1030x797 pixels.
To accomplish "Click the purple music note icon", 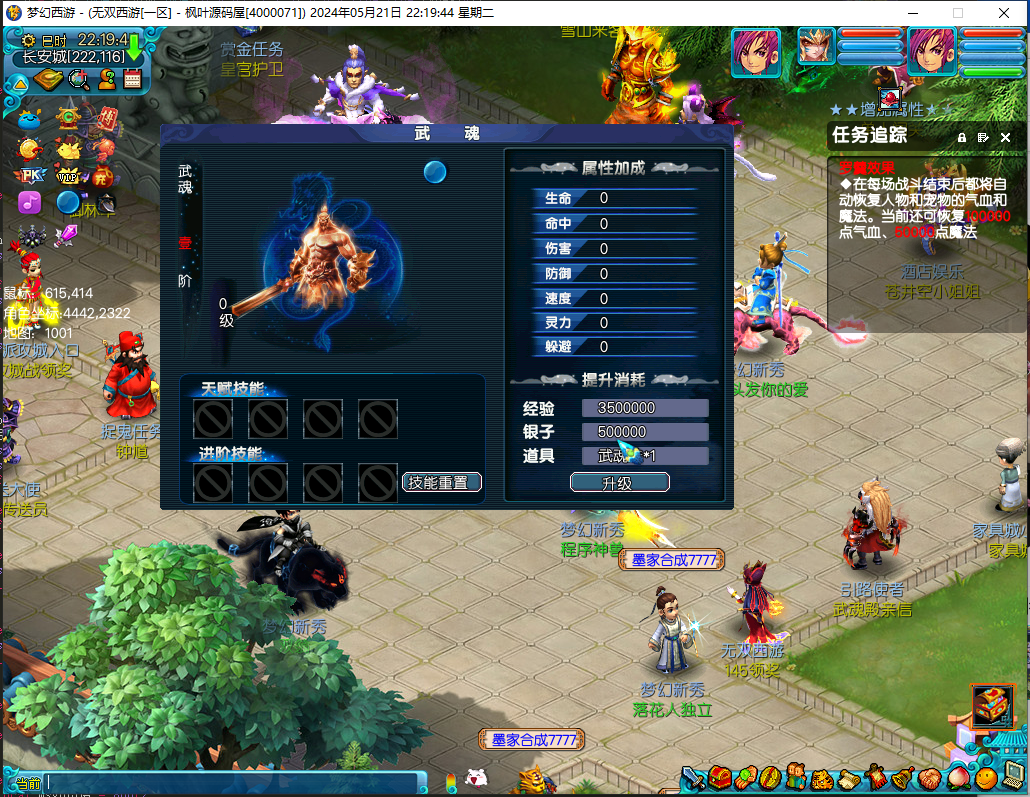I will pyautogui.click(x=30, y=203).
